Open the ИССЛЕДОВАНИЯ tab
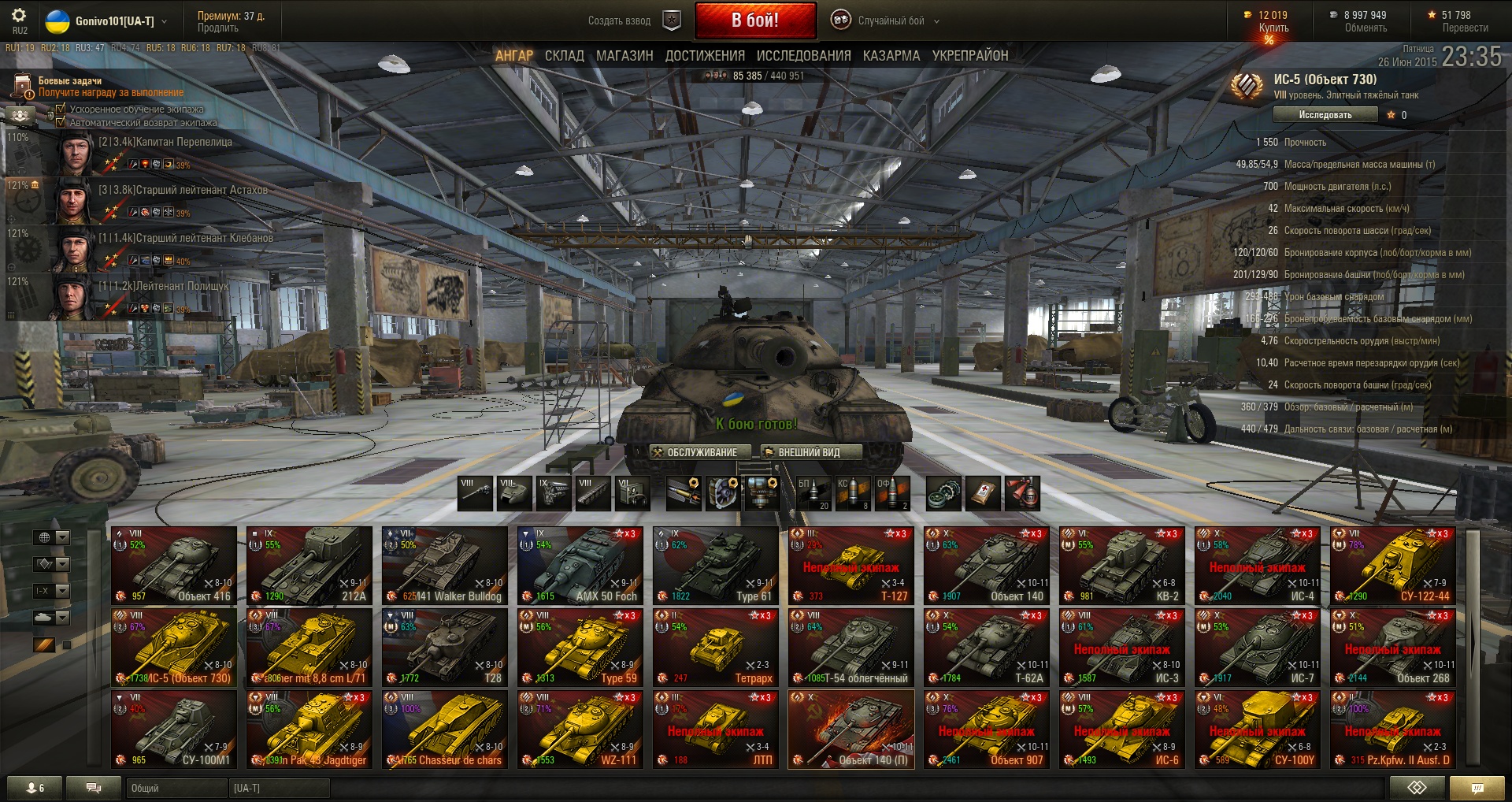This screenshot has width=1512, height=802. click(x=803, y=56)
